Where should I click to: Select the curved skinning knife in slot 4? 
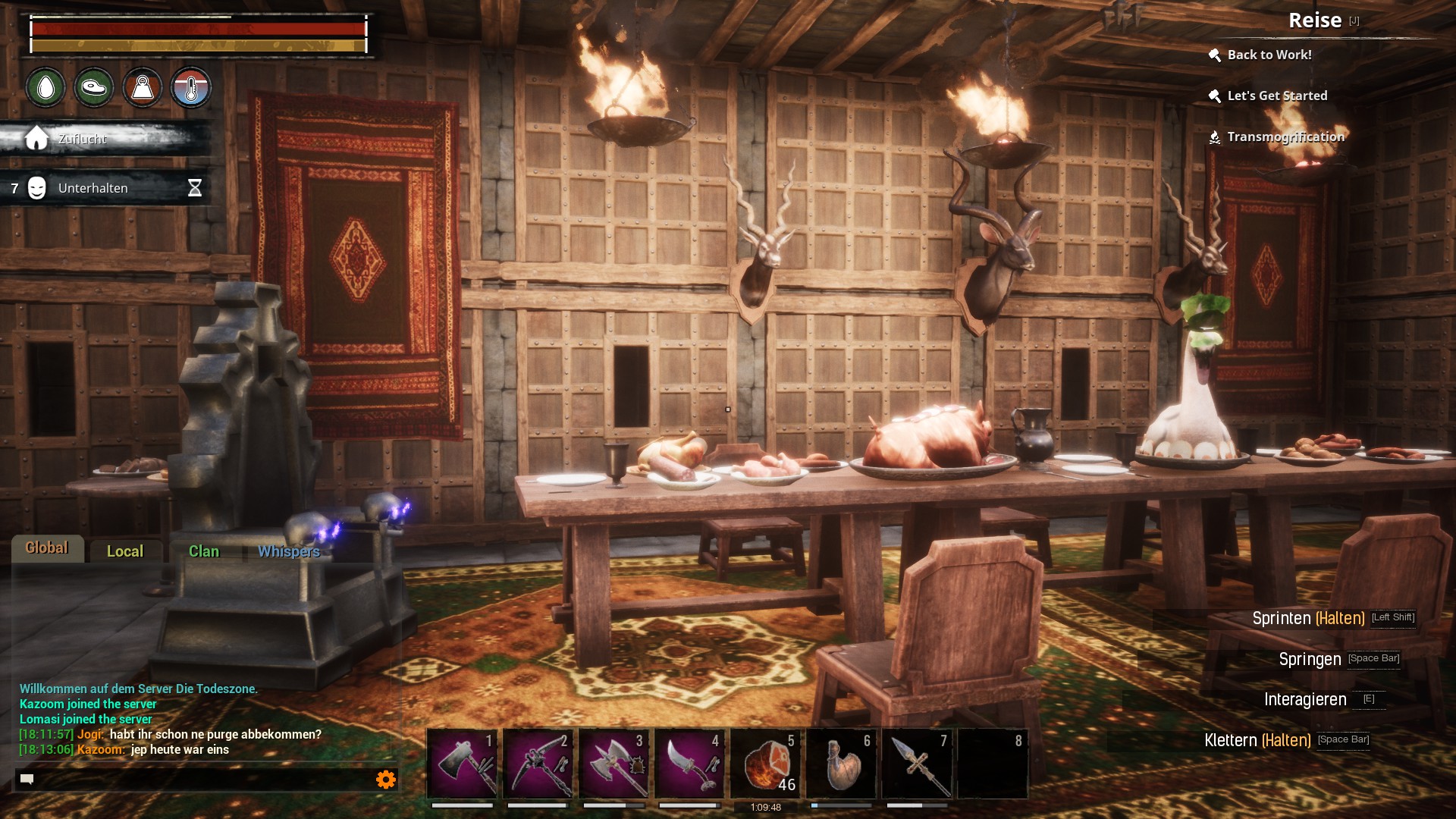click(689, 764)
